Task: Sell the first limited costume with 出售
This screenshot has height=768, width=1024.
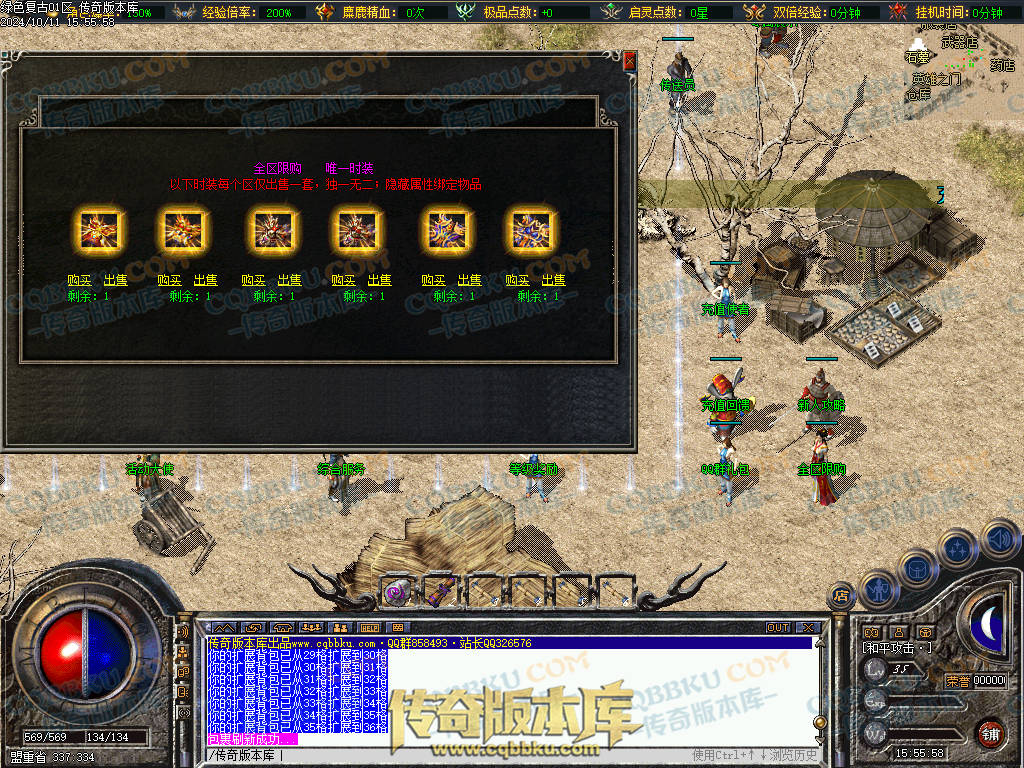Action: click(116, 281)
